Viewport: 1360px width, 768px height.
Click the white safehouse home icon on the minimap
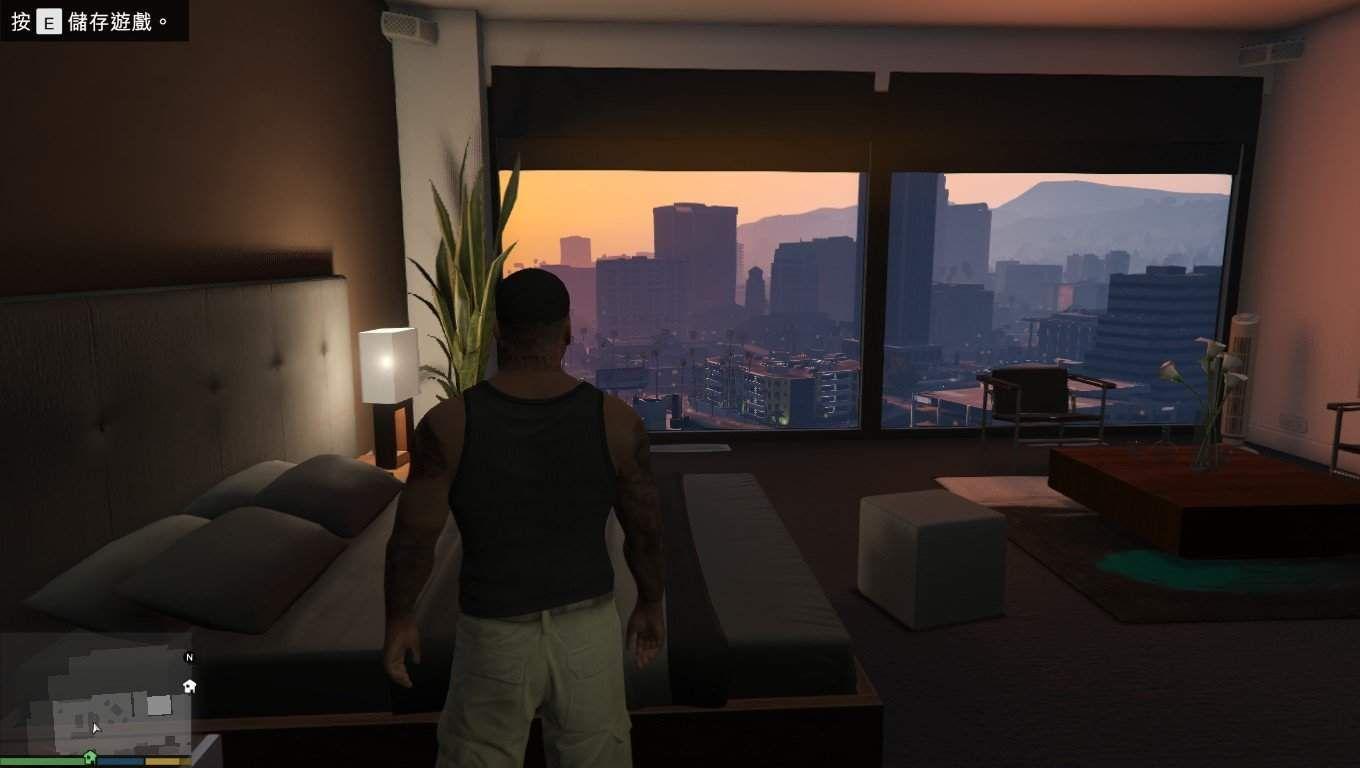point(189,686)
